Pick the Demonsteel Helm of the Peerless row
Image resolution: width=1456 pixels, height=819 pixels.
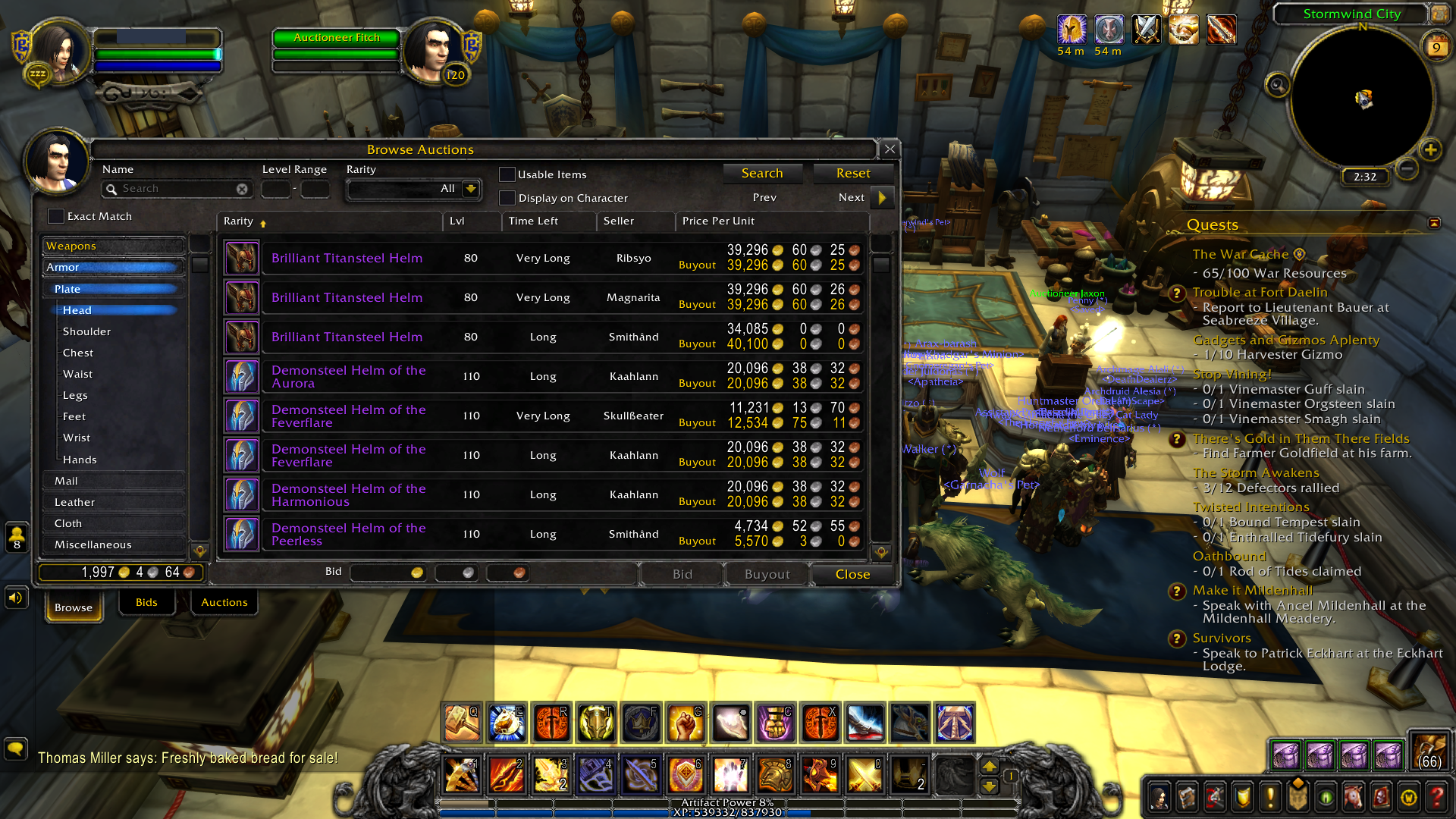tap(349, 535)
